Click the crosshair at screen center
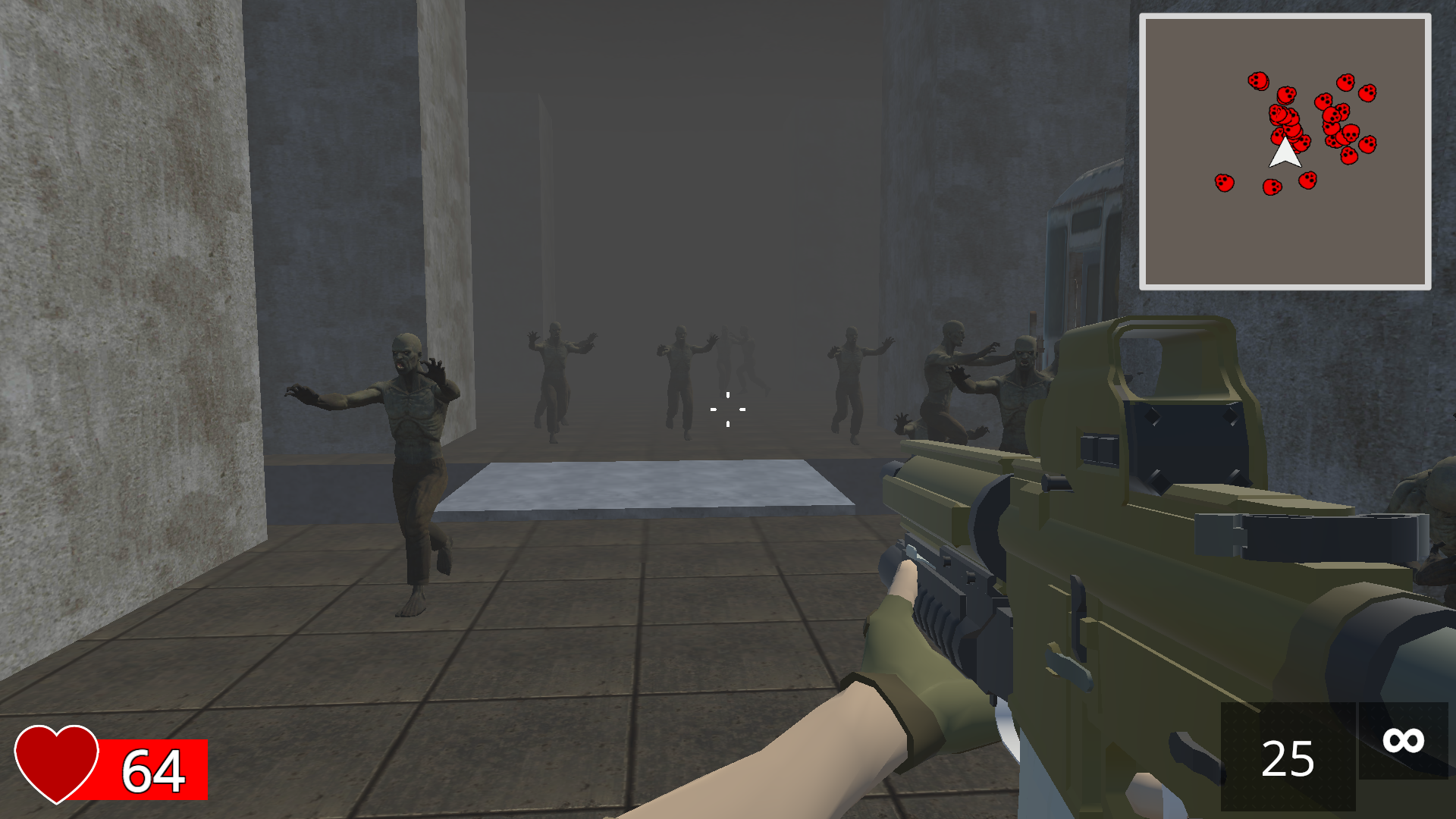This screenshot has width=1456, height=819. [x=728, y=409]
